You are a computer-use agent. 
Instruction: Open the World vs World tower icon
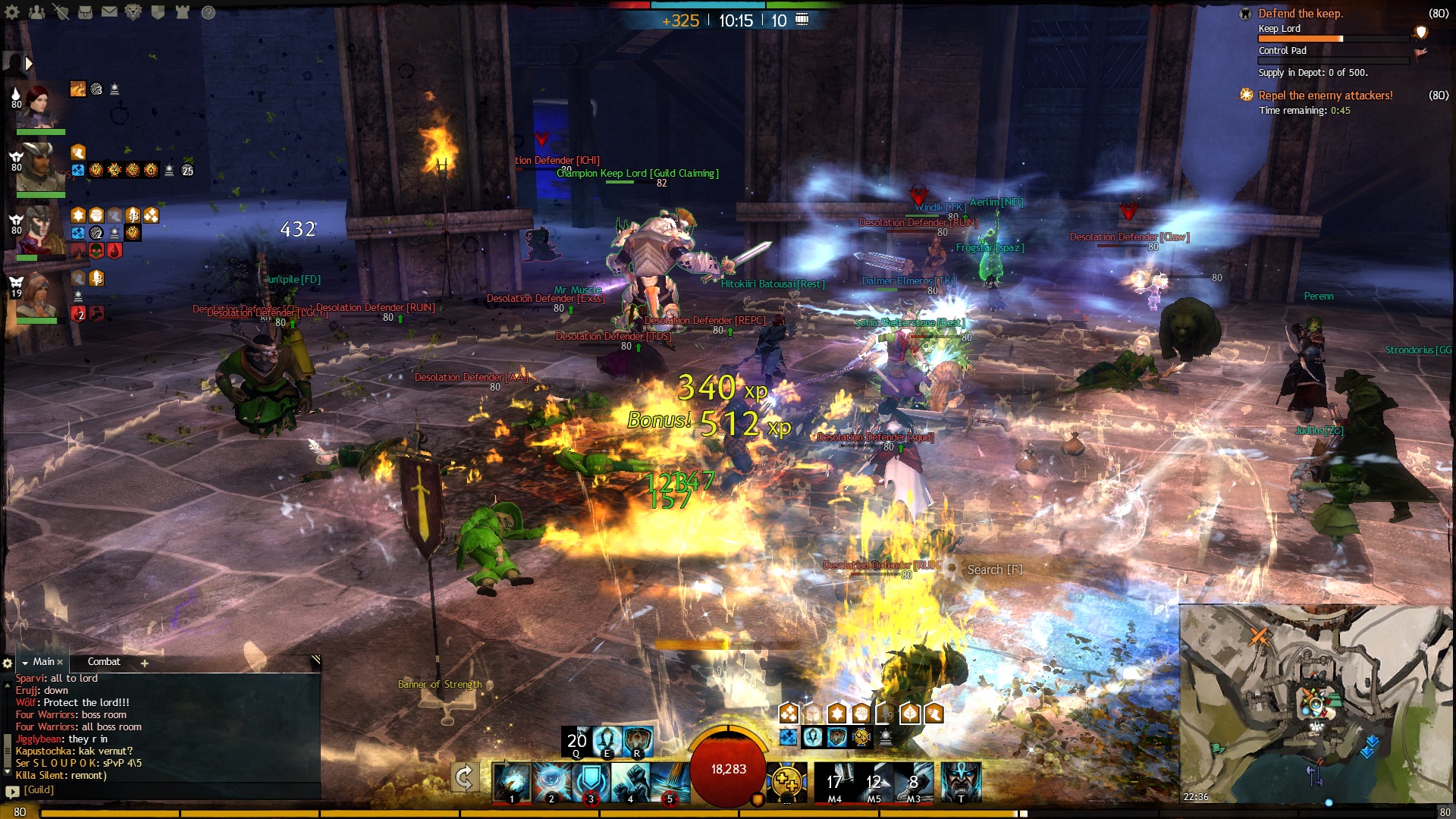pos(182,12)
